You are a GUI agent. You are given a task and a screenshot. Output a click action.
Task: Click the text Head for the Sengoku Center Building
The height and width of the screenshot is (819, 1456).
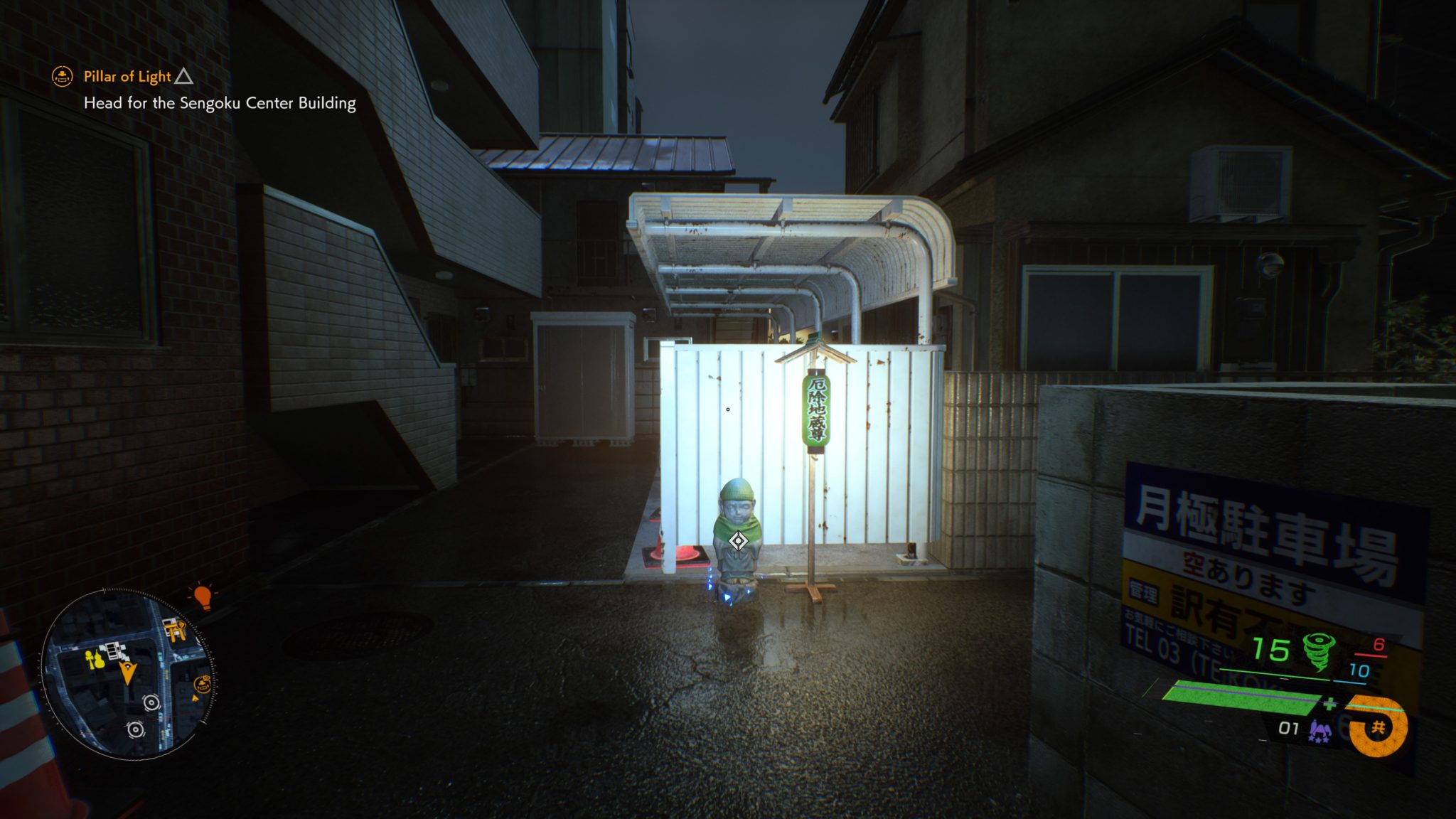click(x=219, y=103)
